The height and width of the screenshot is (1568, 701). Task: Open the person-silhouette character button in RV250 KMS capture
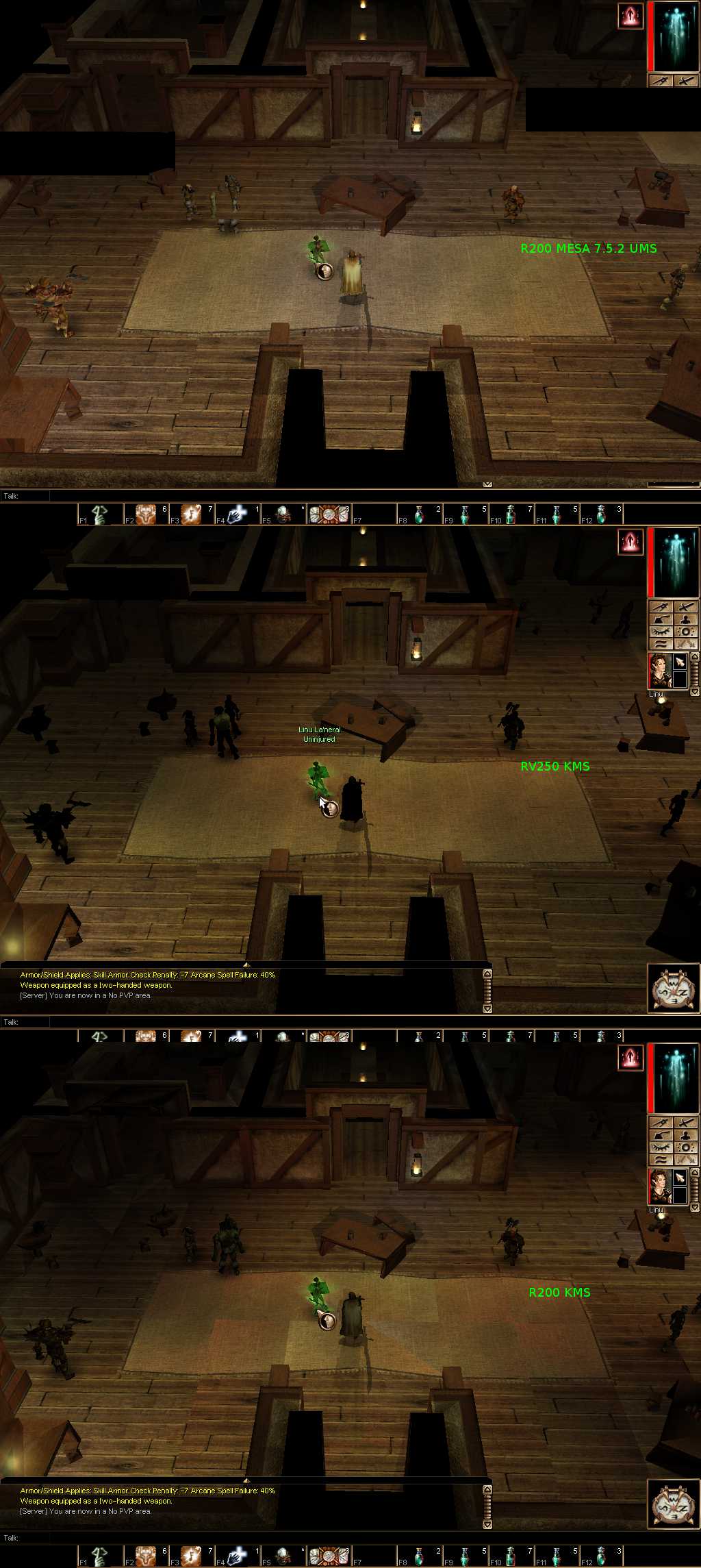tap(685, 619)
